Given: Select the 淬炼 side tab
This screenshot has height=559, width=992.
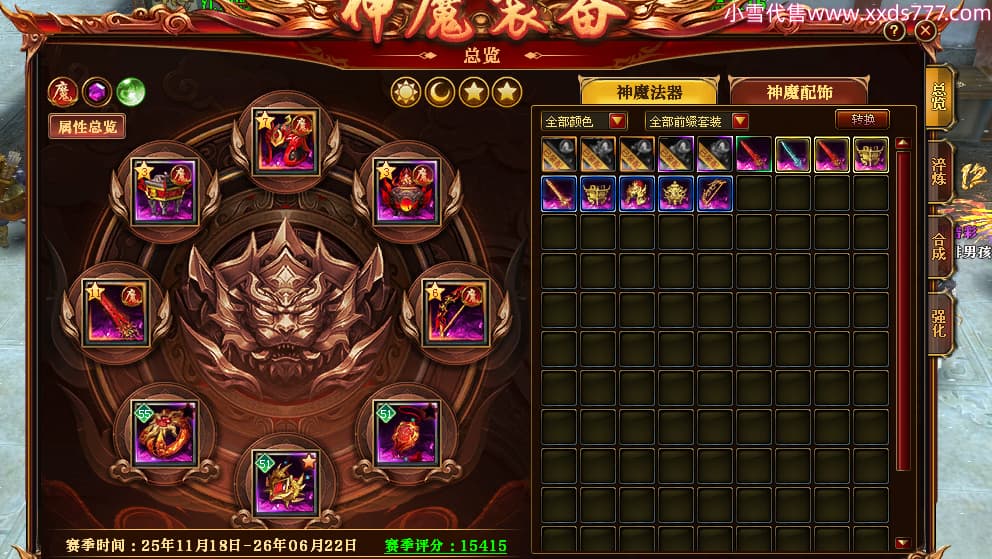Looking at the screenshot, I should [x=939, y=170].
